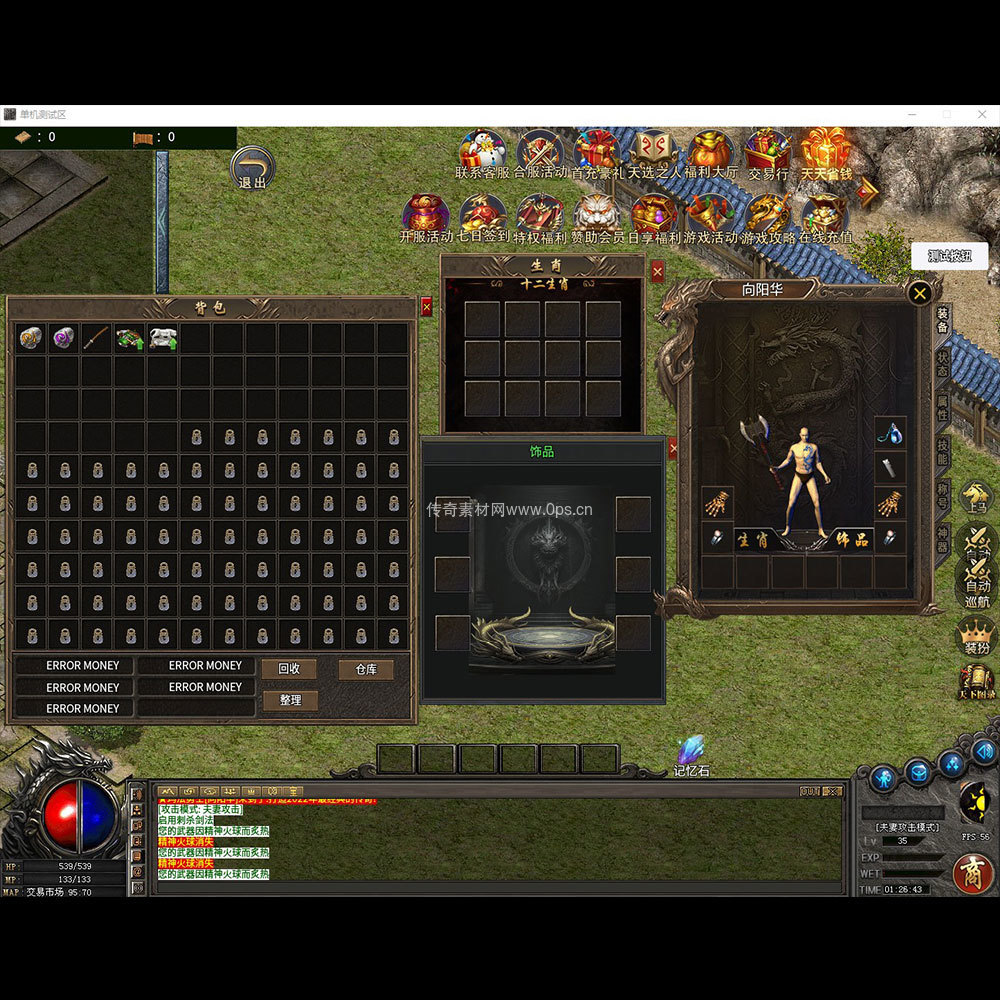Click the 测试按钮 test button
Image resolution: width=1000 pixels, height=1000 pixels.
tap(949, 256)
